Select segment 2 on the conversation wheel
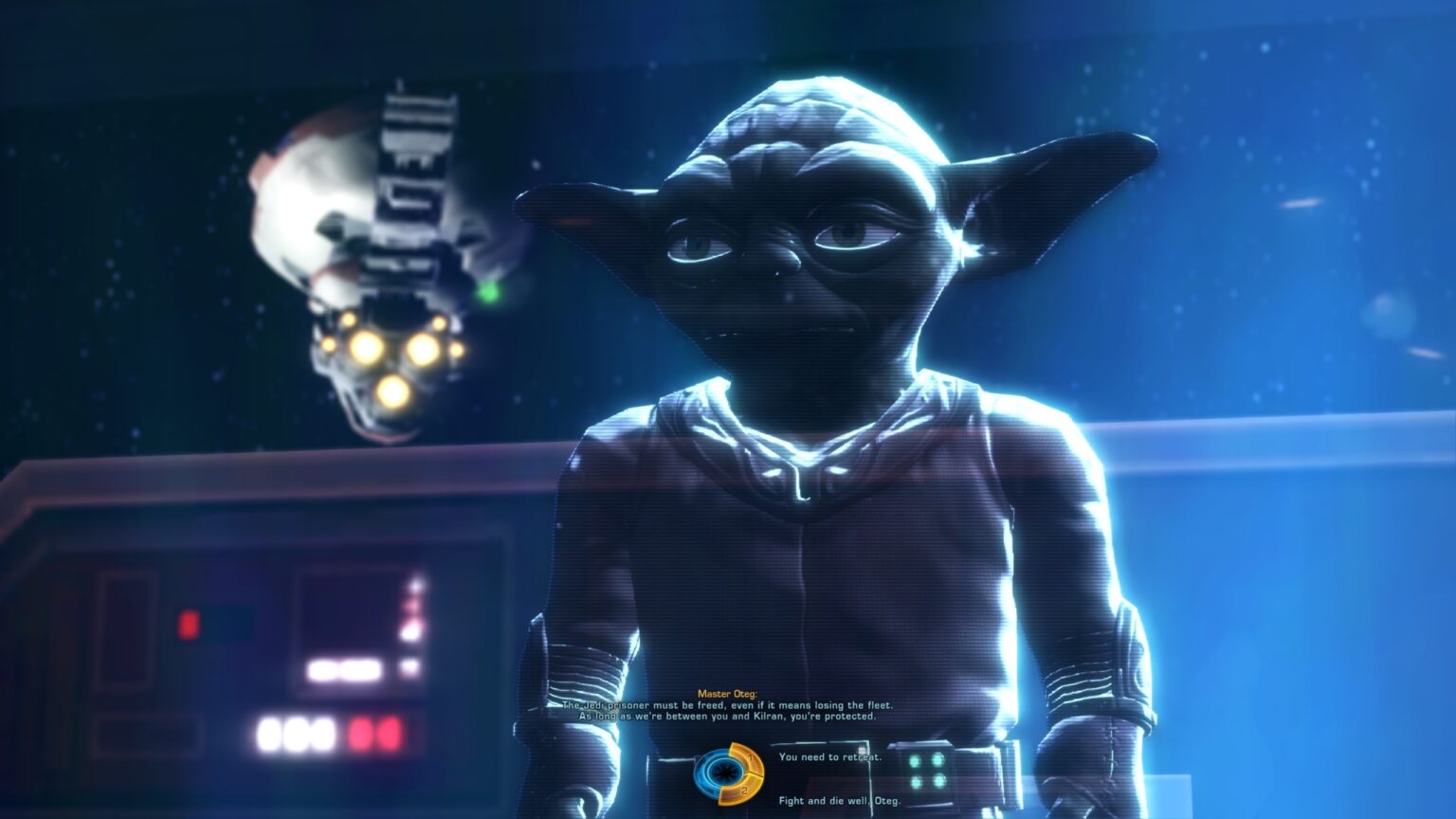1456x819 pixels. click(x=743, y=789)
